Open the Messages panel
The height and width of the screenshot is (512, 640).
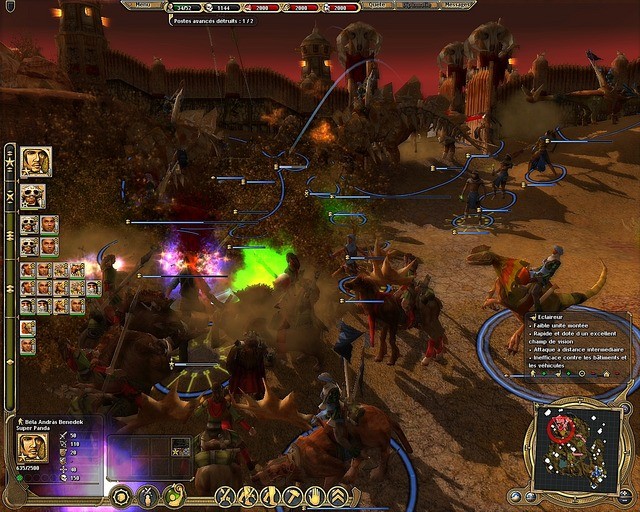coord(457,5)
